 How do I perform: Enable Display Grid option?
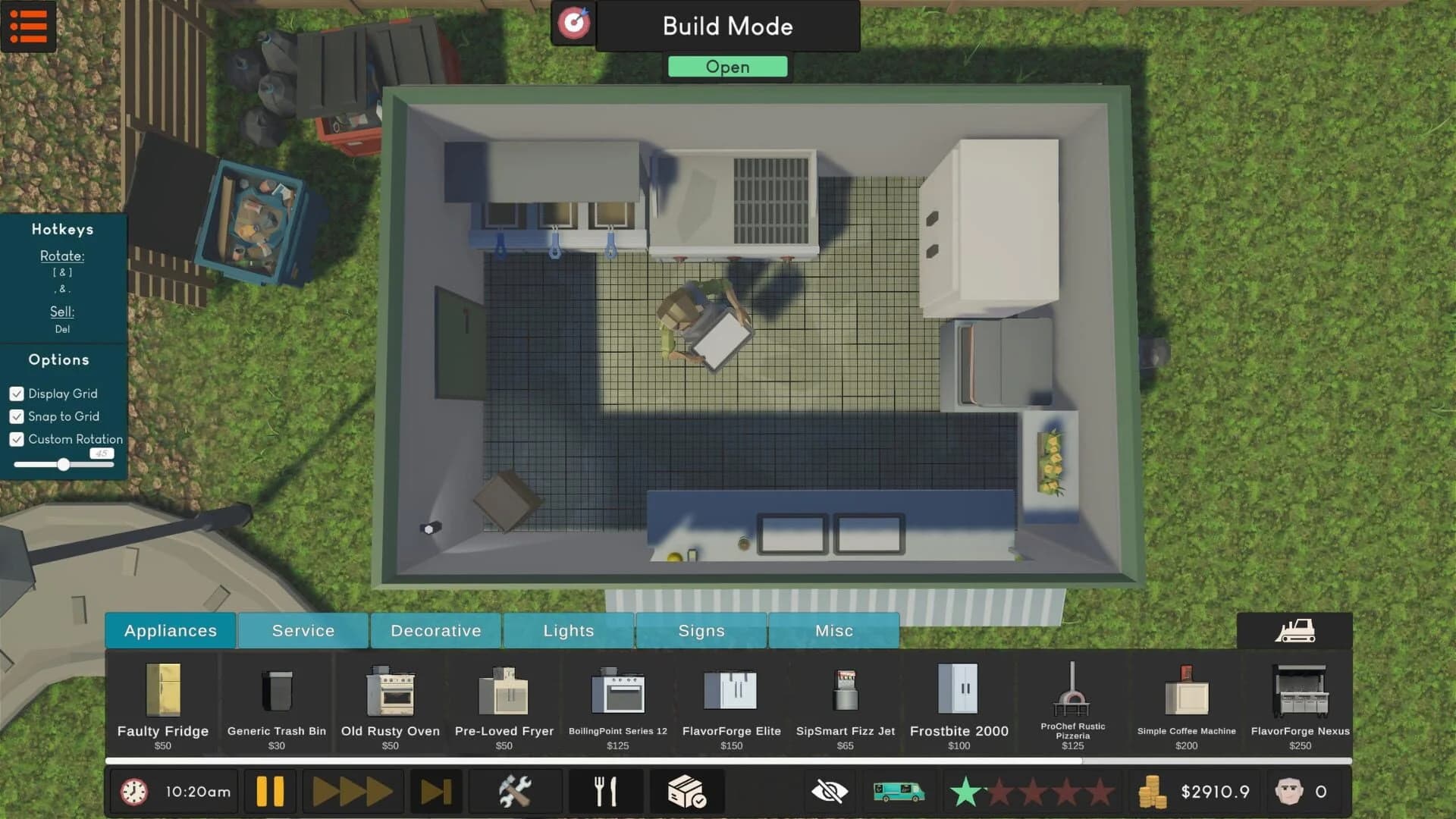17,394
